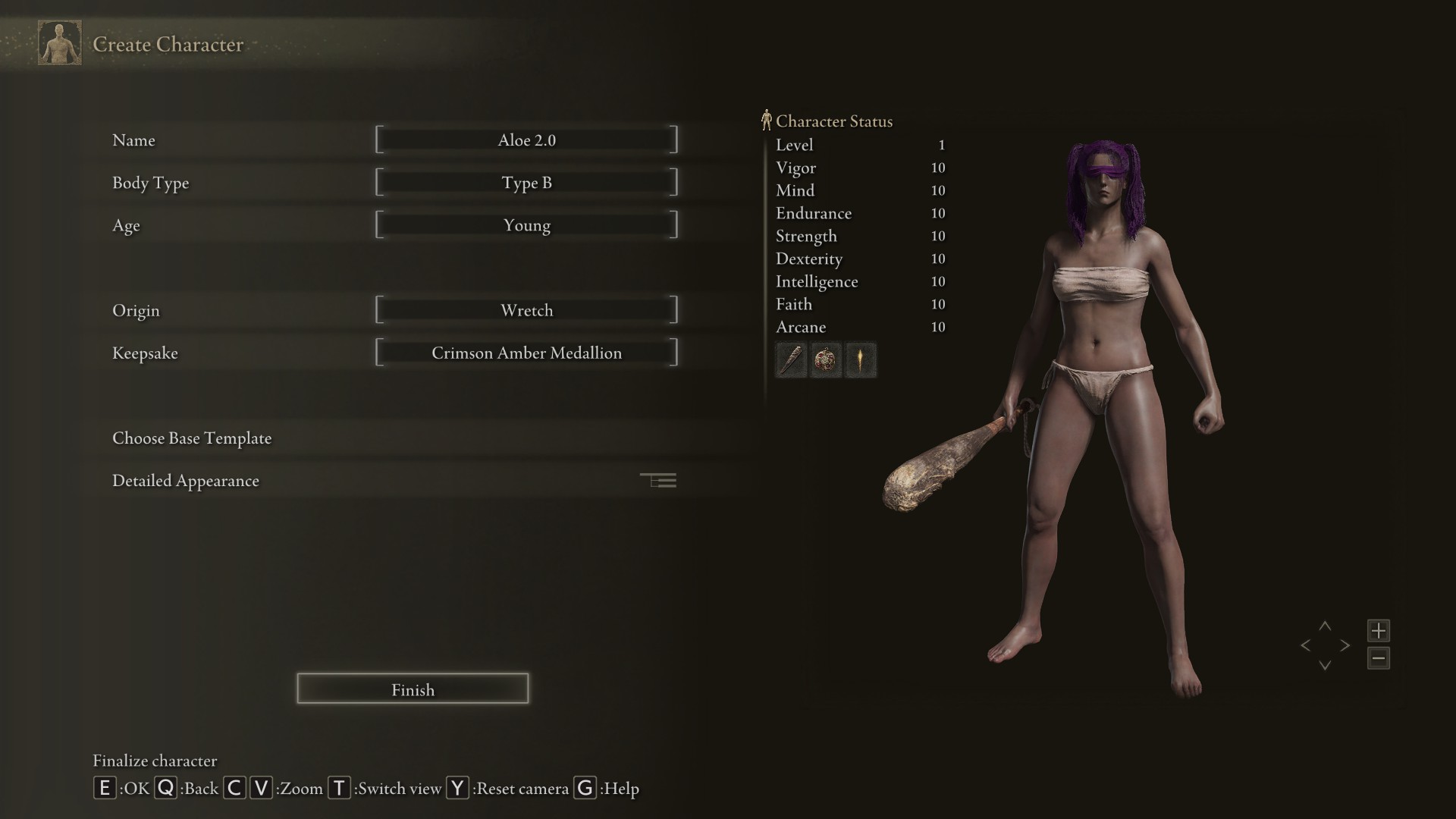This screenshot has width=1456, height=819.
Task: Inspect the Crimson Amber Medallion icon
Action: pyautogui.click(x=826, y=359)
